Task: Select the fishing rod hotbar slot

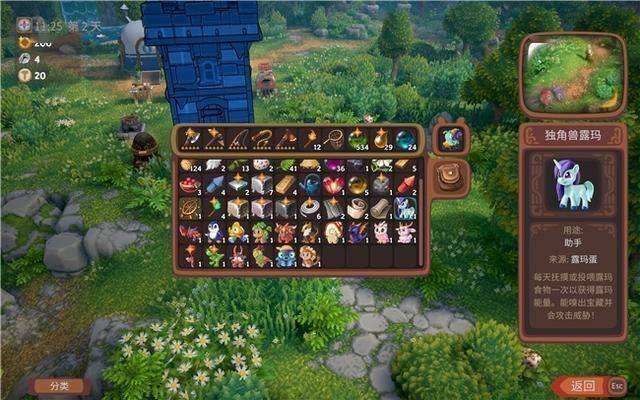Action: click(238, 138)
